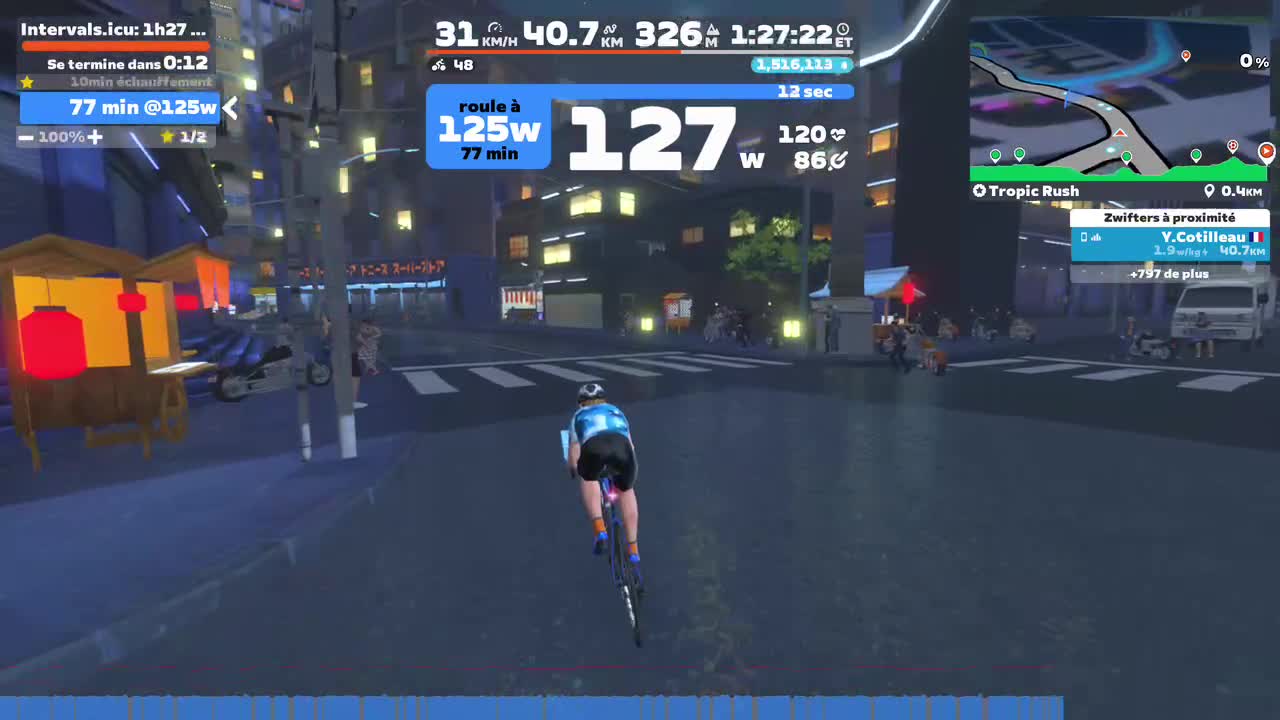1280x720 pixels.
Task: Expand the riders list via +797 de plus
Action: pos(1170,274)
